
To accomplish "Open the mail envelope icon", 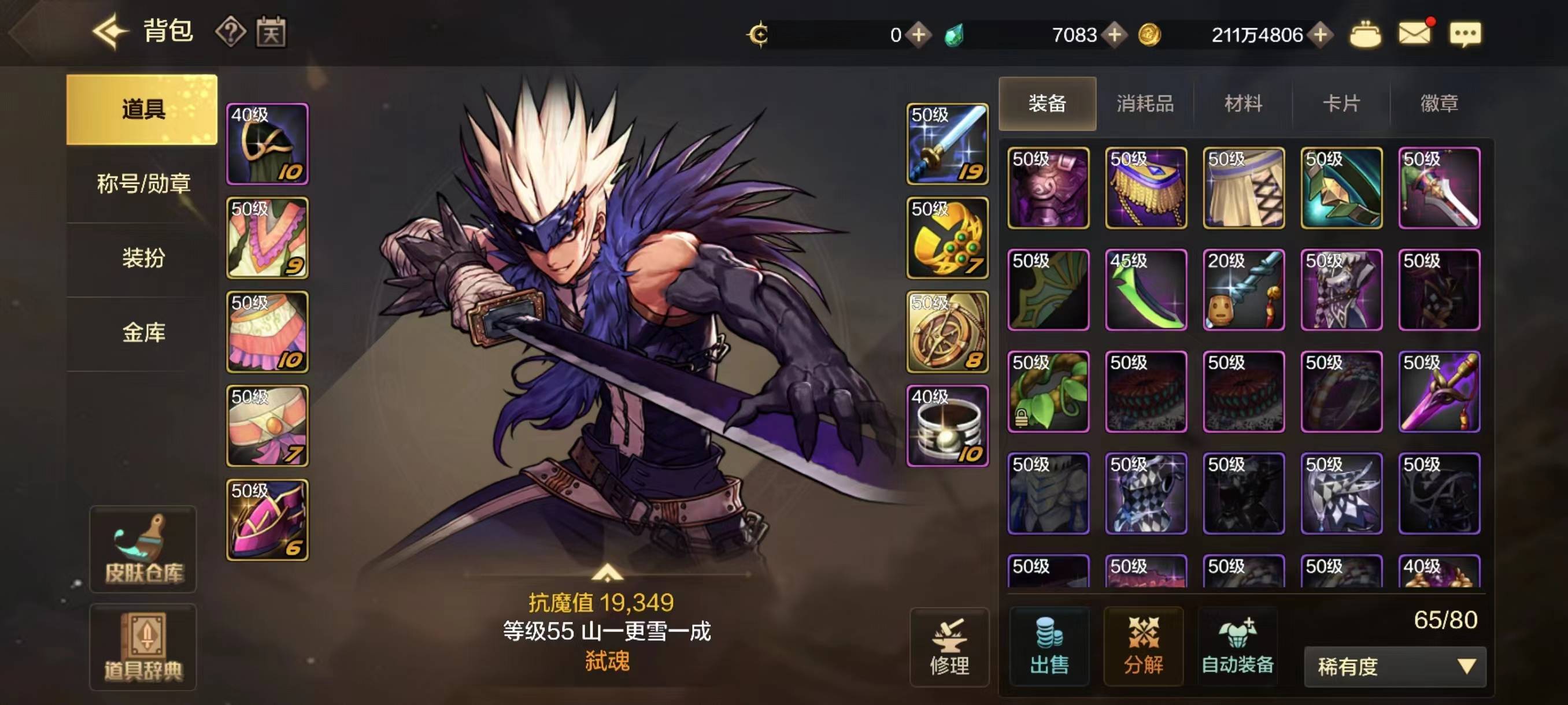I will (1415, 33).
